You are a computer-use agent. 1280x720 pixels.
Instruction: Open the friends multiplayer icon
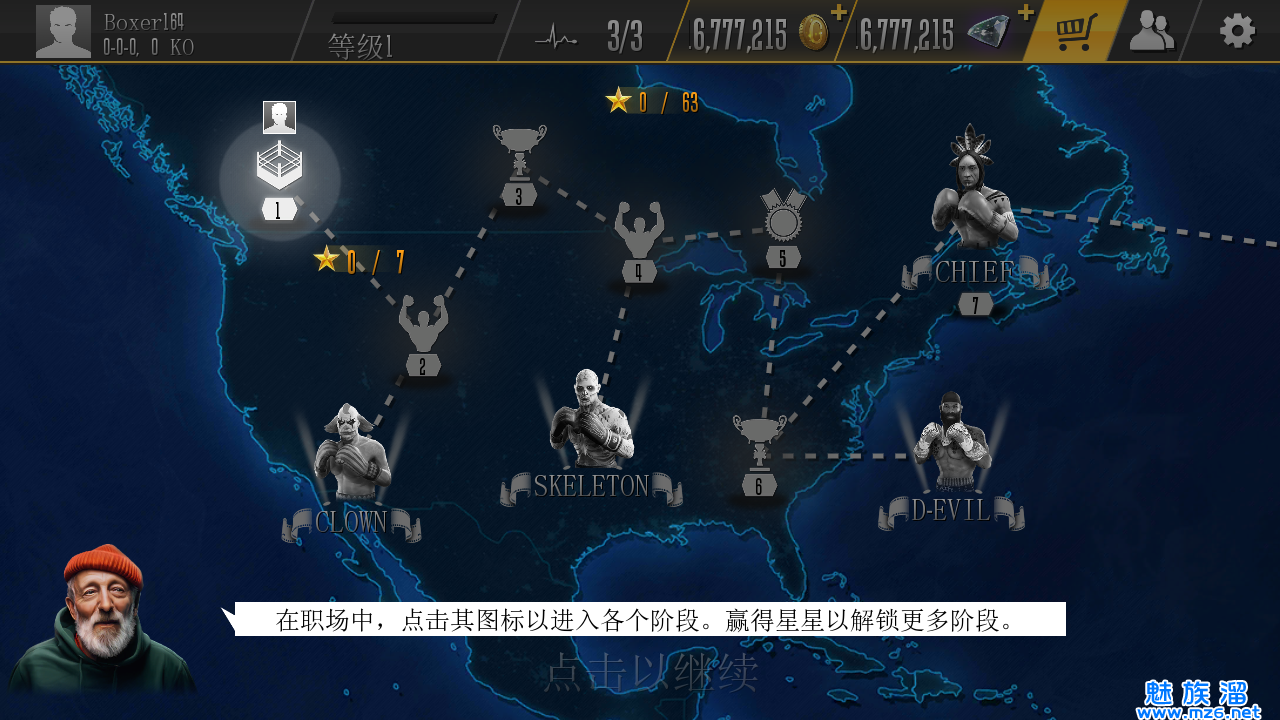click(x=1151, y=31)
